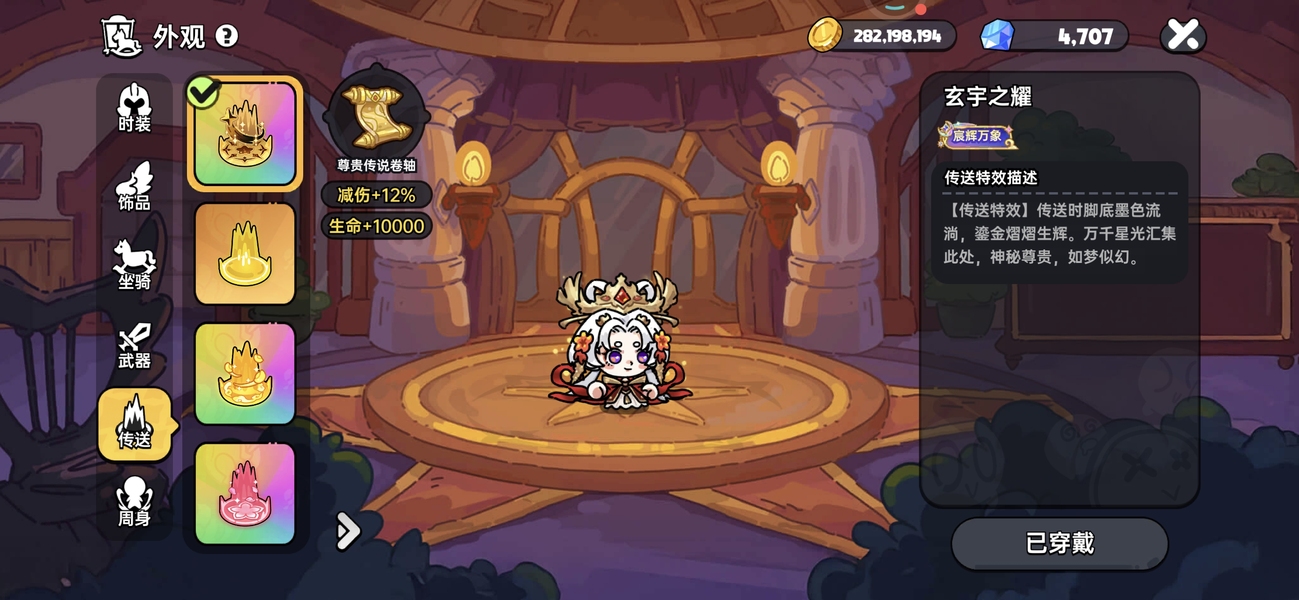Tap the blue diamond currency icon
The height and width of the screenshot is (600, 1299).
tap(996, 36)
